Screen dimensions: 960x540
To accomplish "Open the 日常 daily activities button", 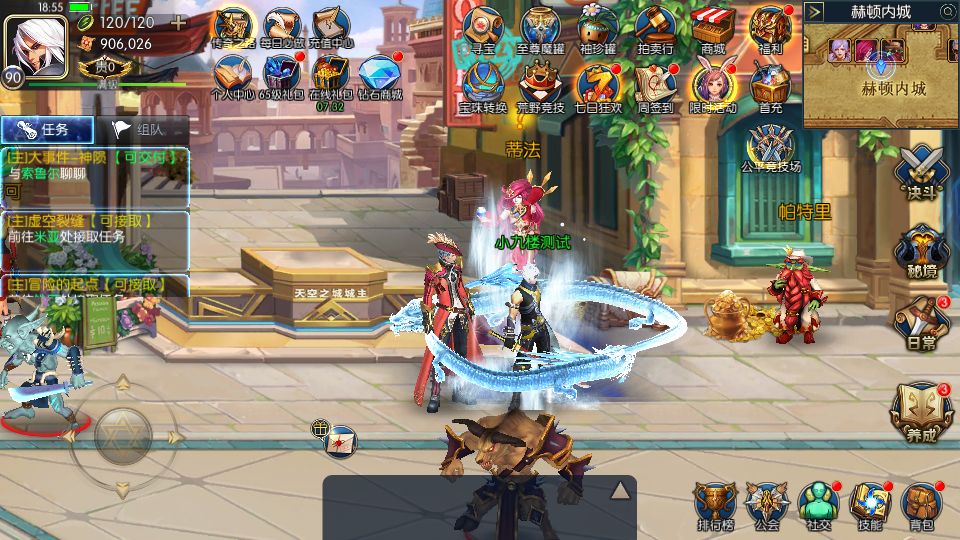I will click(x=921, y=322).
